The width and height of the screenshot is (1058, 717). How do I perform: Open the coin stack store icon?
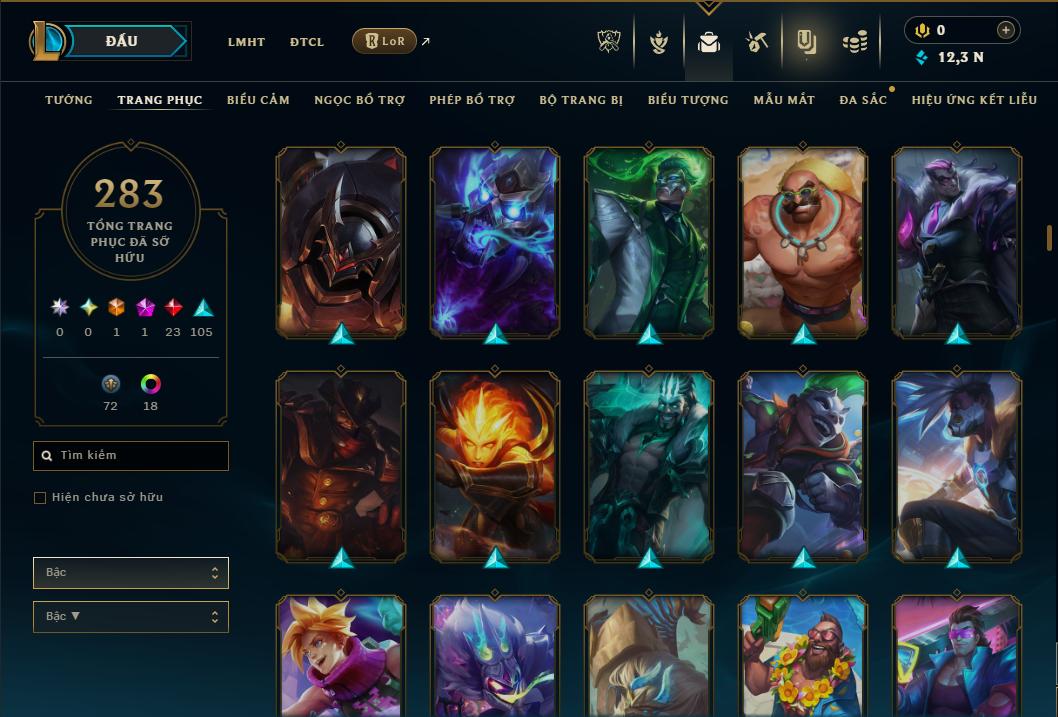click(854, 42)
